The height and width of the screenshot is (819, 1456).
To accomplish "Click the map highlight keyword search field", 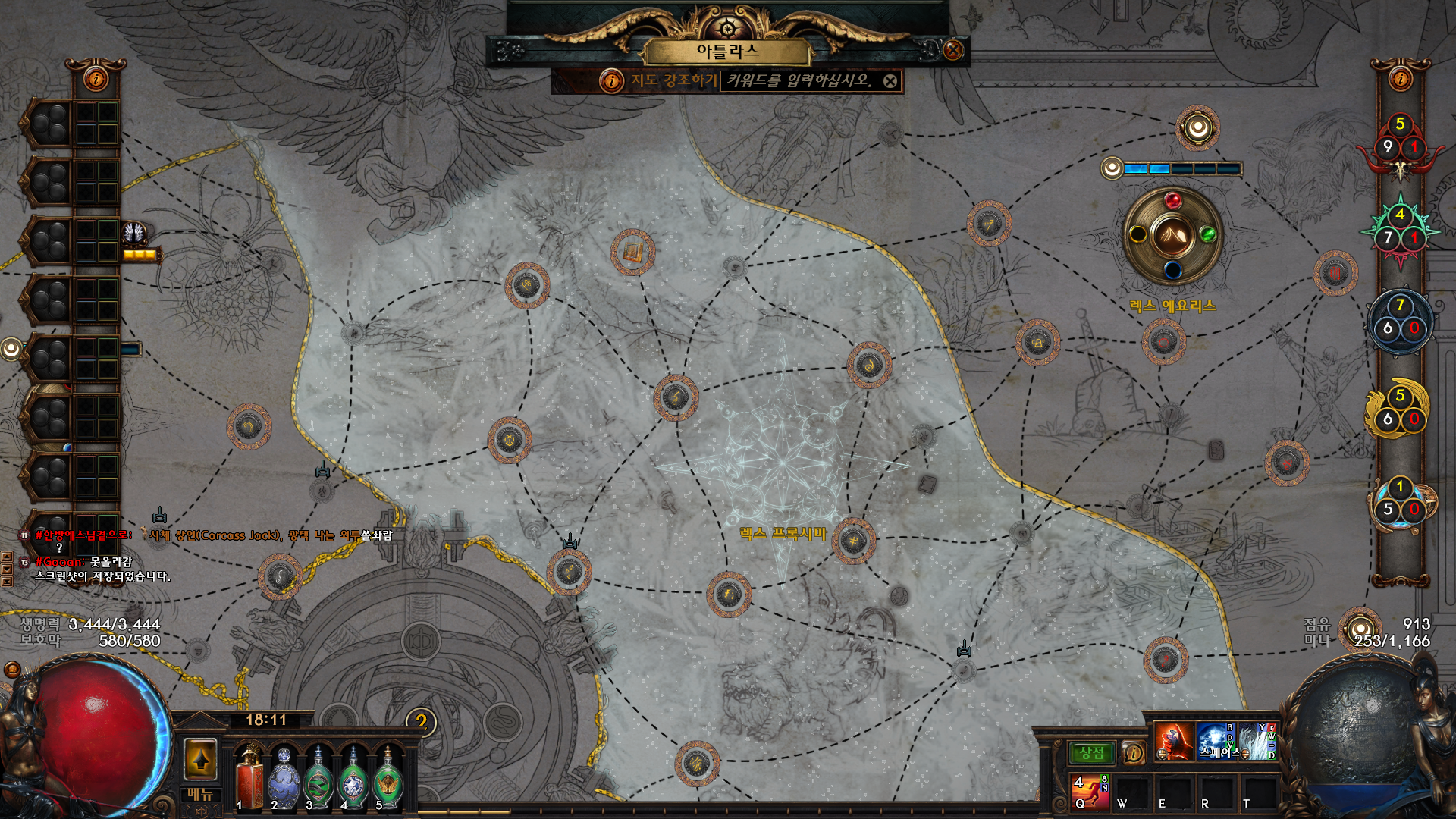I will [800, 80].
